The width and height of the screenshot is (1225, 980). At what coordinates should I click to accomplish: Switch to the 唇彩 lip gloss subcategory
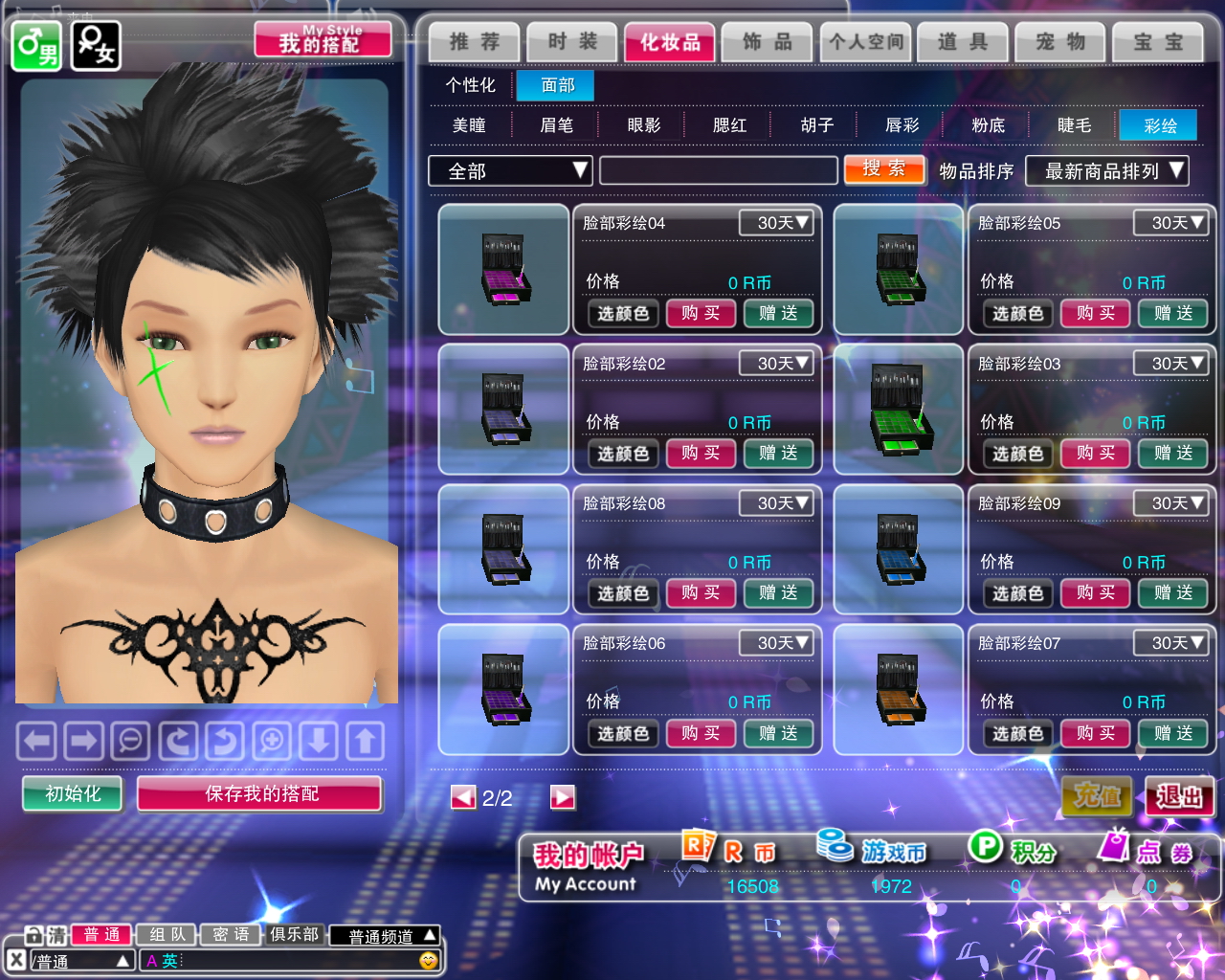pos(902,125)
